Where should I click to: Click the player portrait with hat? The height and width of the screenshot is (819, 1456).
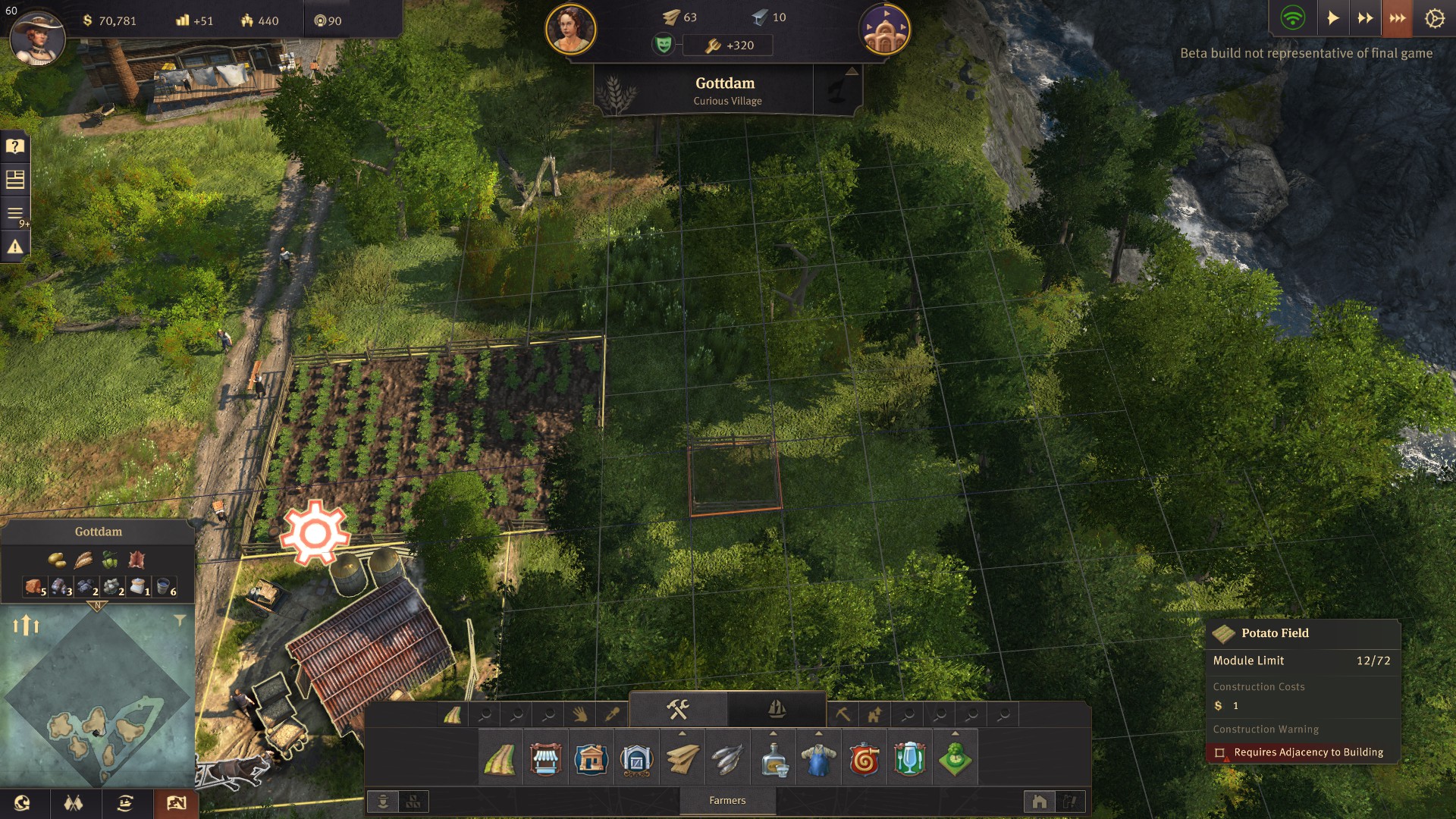pyautogui.click(x=37, y=37)
